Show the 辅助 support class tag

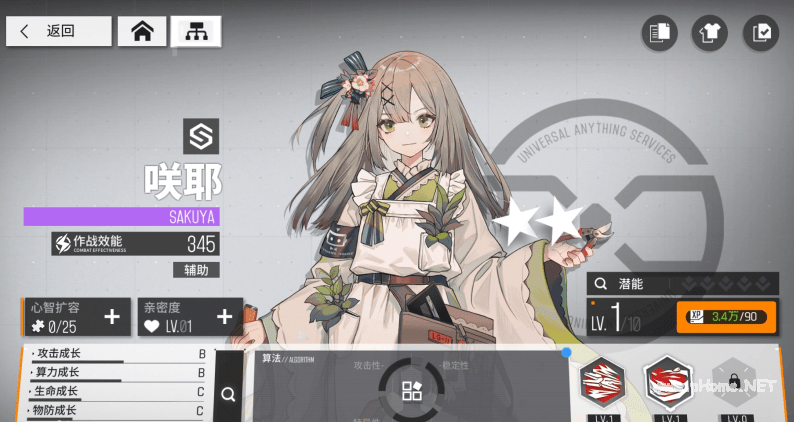pos(196,269)
